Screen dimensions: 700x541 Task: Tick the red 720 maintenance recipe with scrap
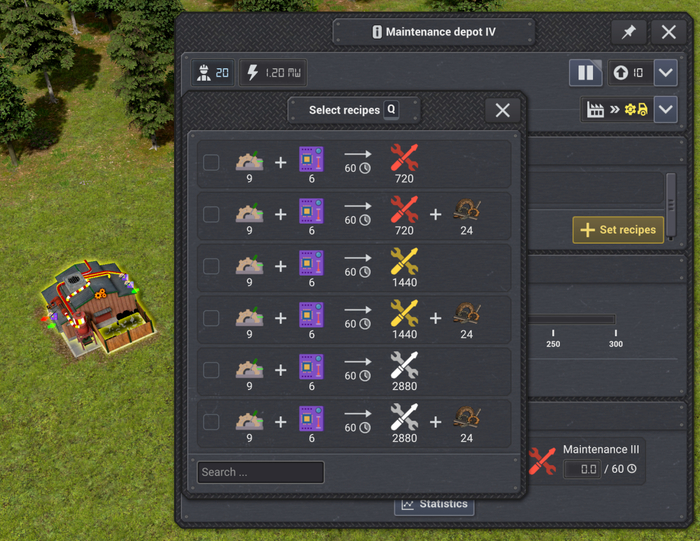[x=211, y=214]
